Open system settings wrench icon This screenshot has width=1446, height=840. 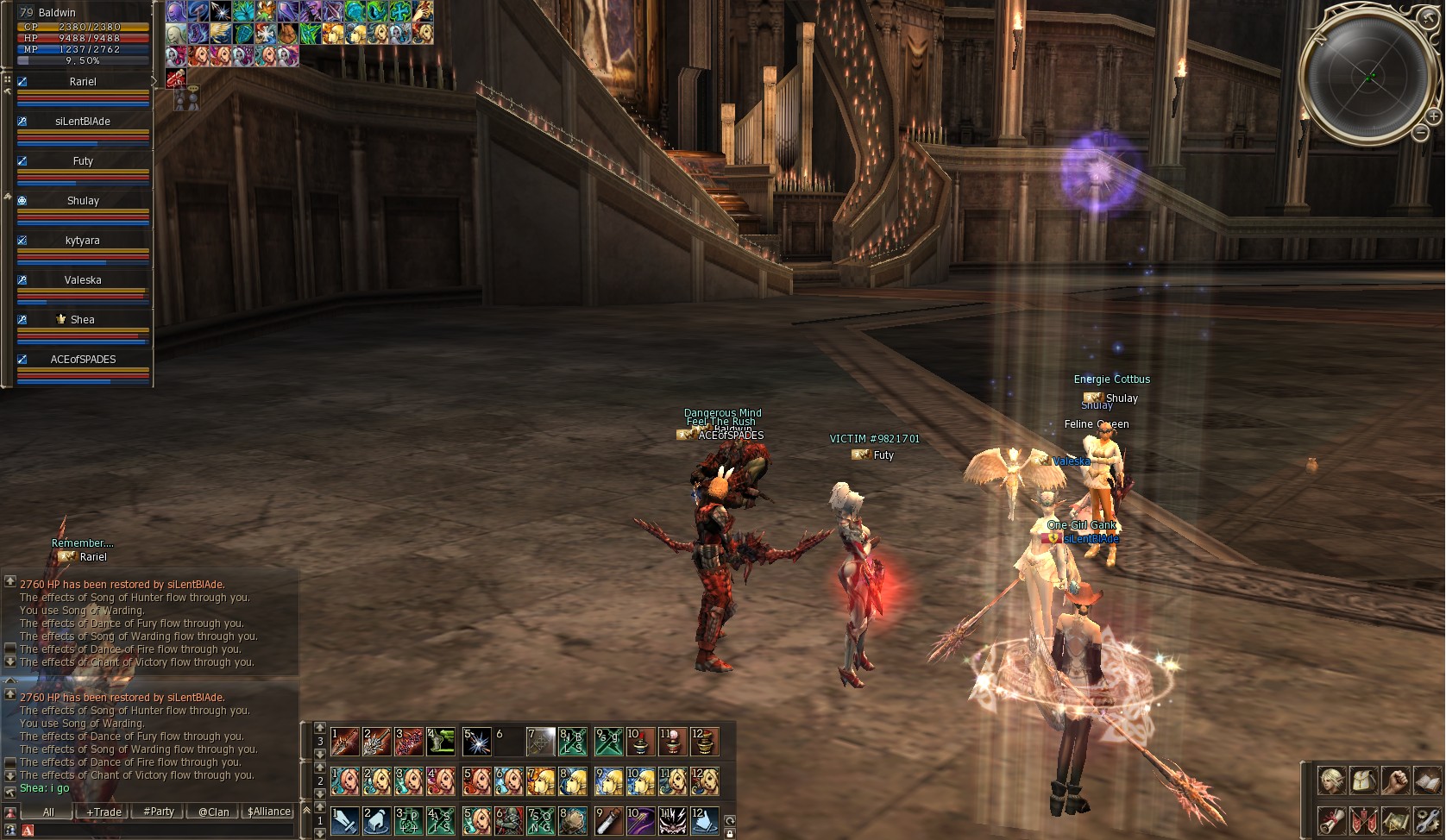click(1427, 820)
